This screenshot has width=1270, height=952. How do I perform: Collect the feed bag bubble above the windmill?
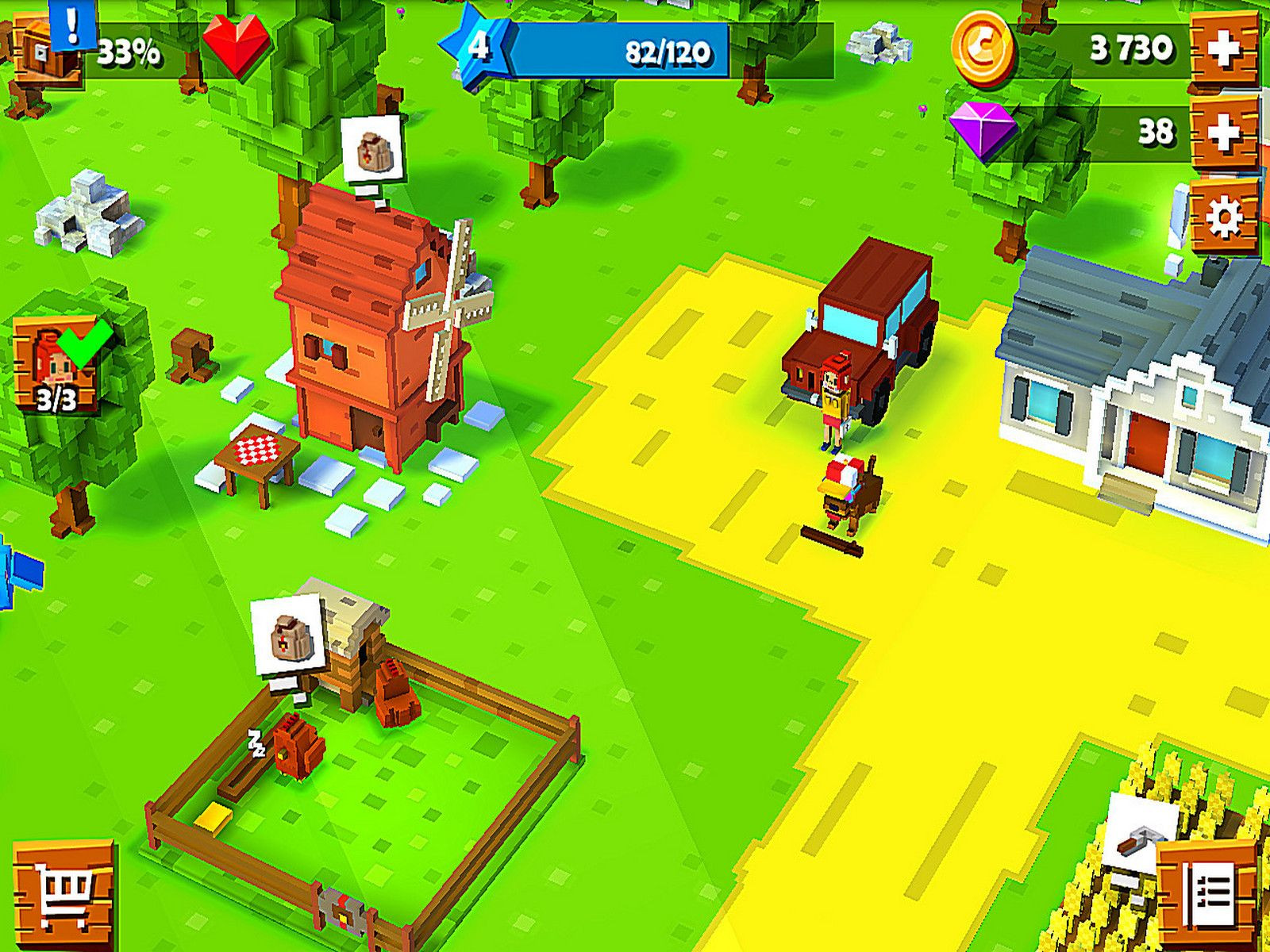pos(372,149)
